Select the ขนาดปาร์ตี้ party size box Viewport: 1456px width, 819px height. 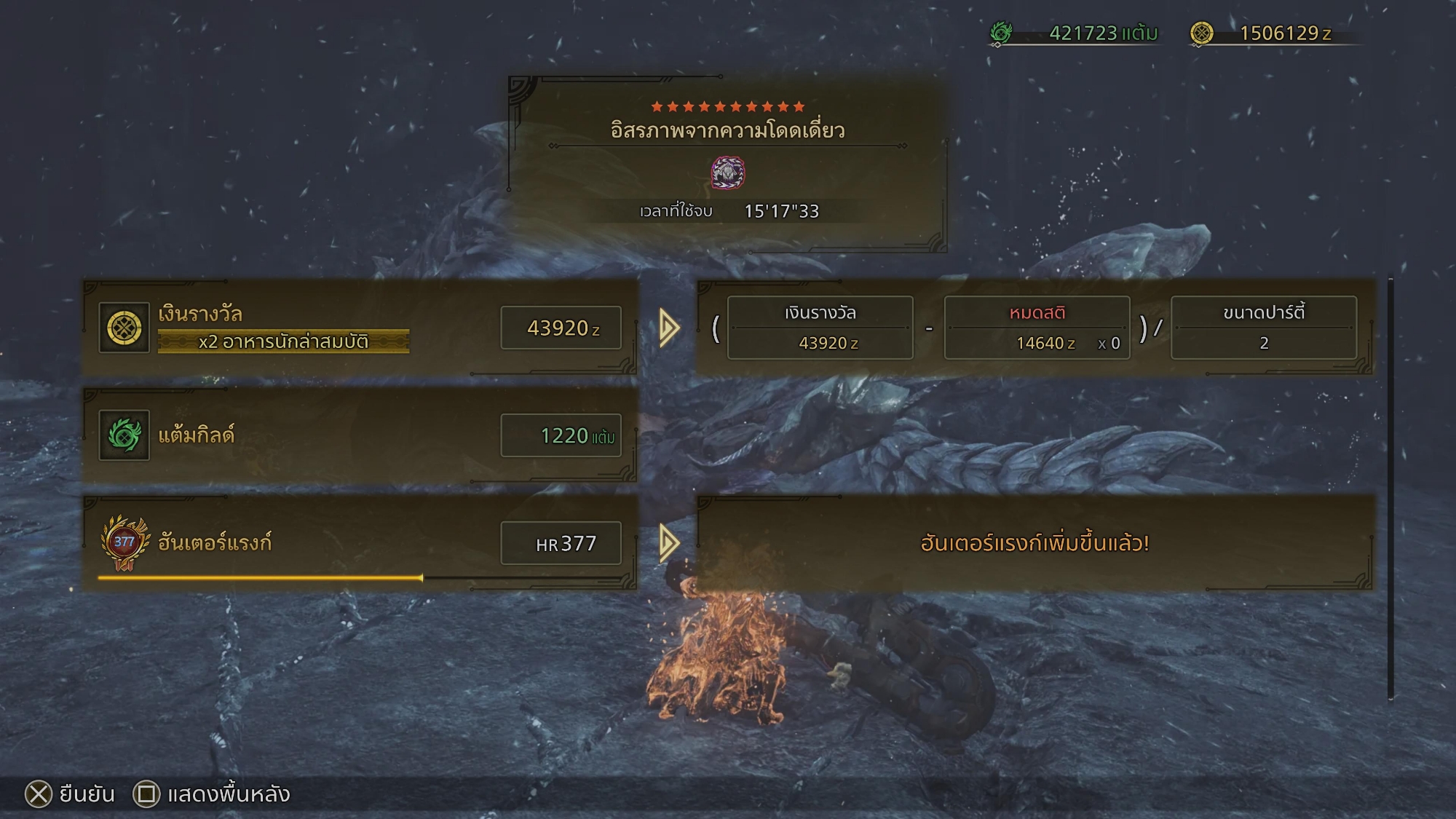(x=1263, y=328)
